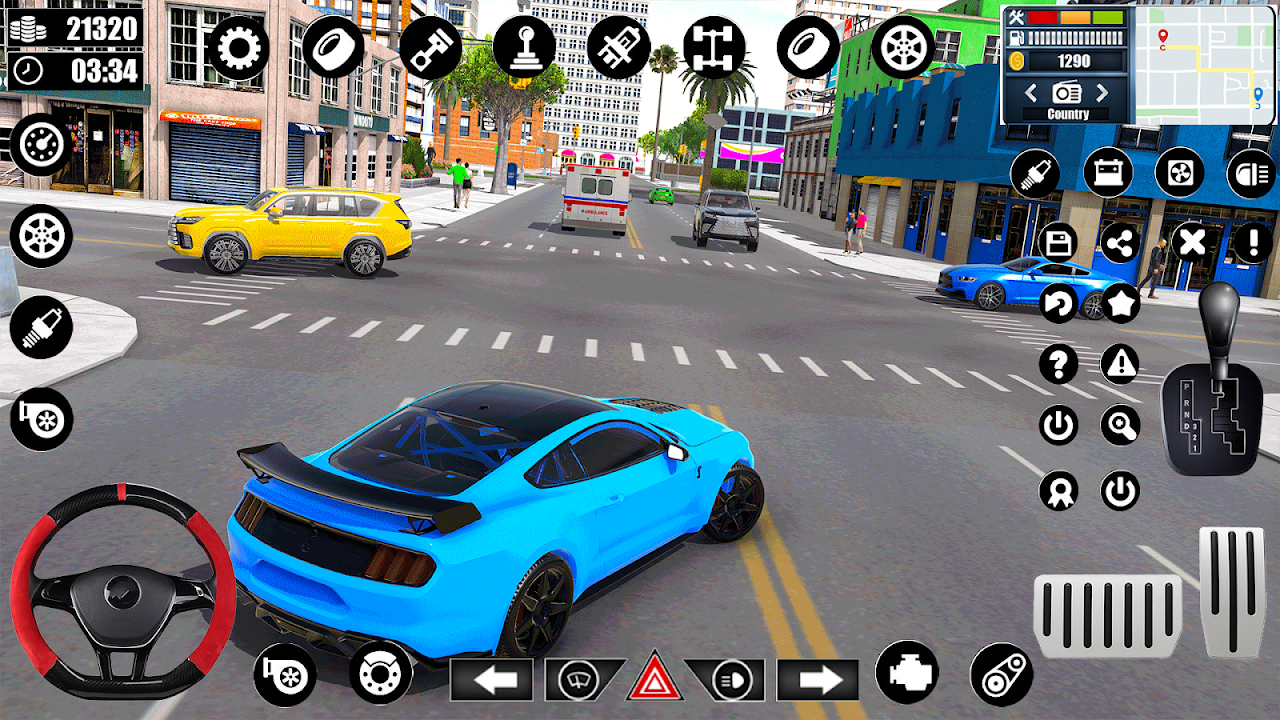
Task: Click the drivetrain chassis icon
Action: click(x=714, y=48)
